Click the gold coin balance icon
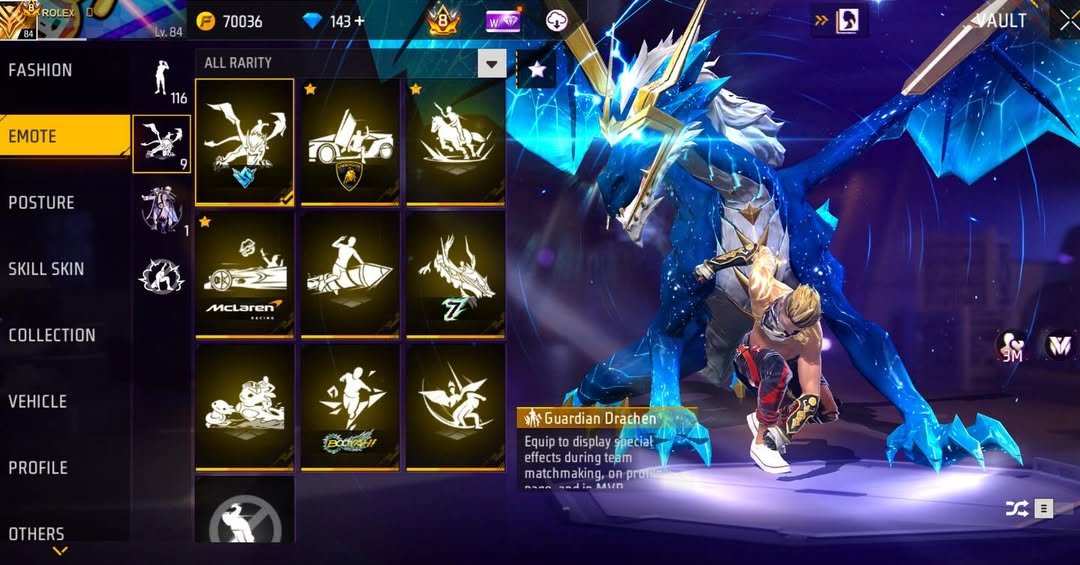The height and width of the screenshot is (565, 1080). (x=206, y=21)
